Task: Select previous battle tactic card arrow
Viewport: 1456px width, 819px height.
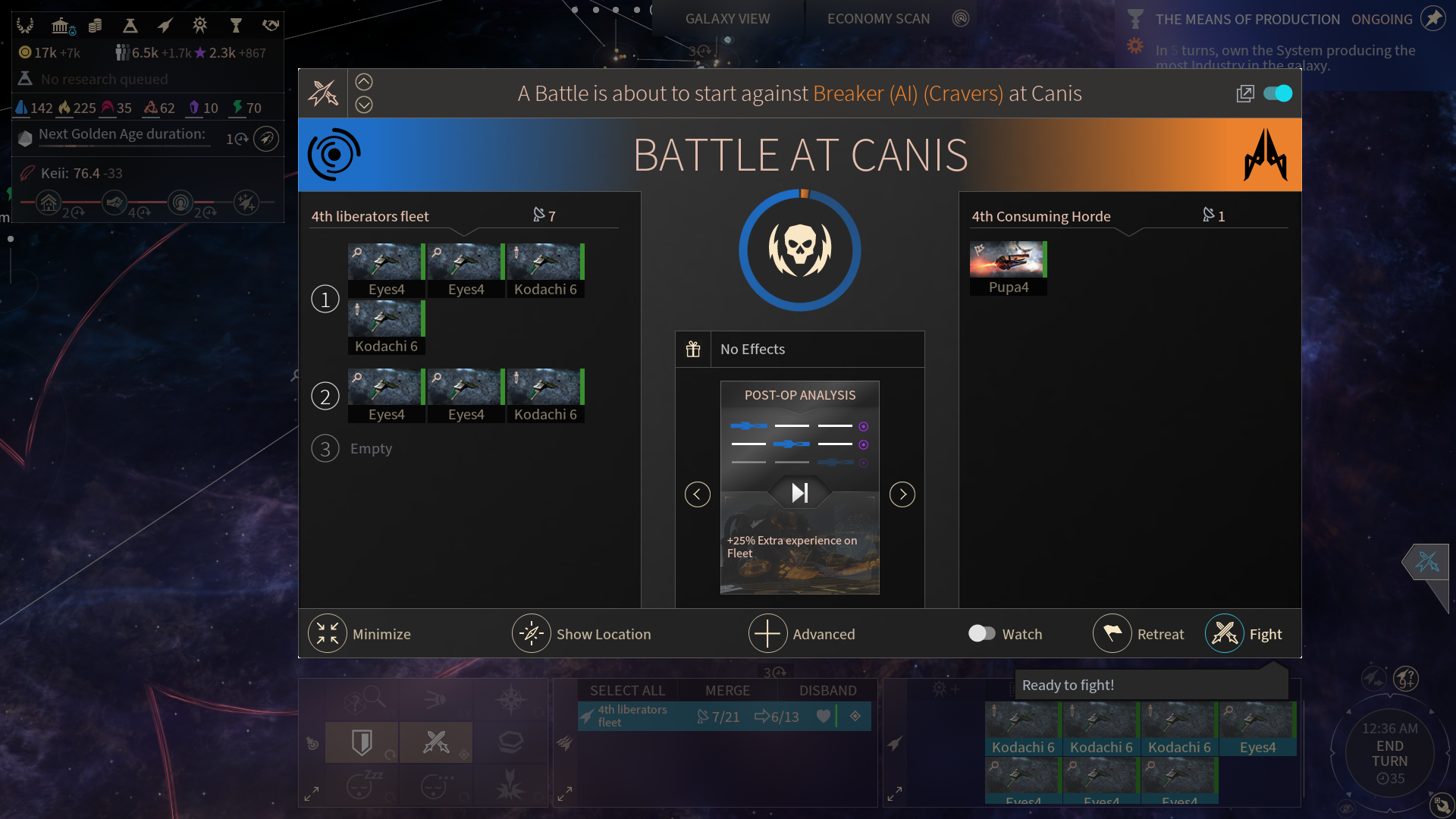Action: coord(698,494)
